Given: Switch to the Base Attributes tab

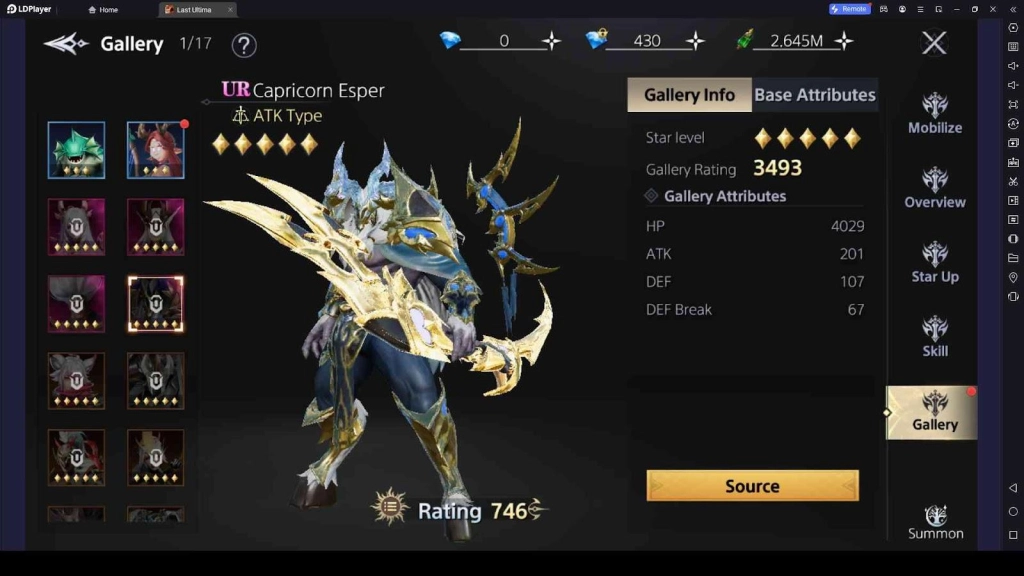Looking at the screenshot, I should [x=814, y=95].
